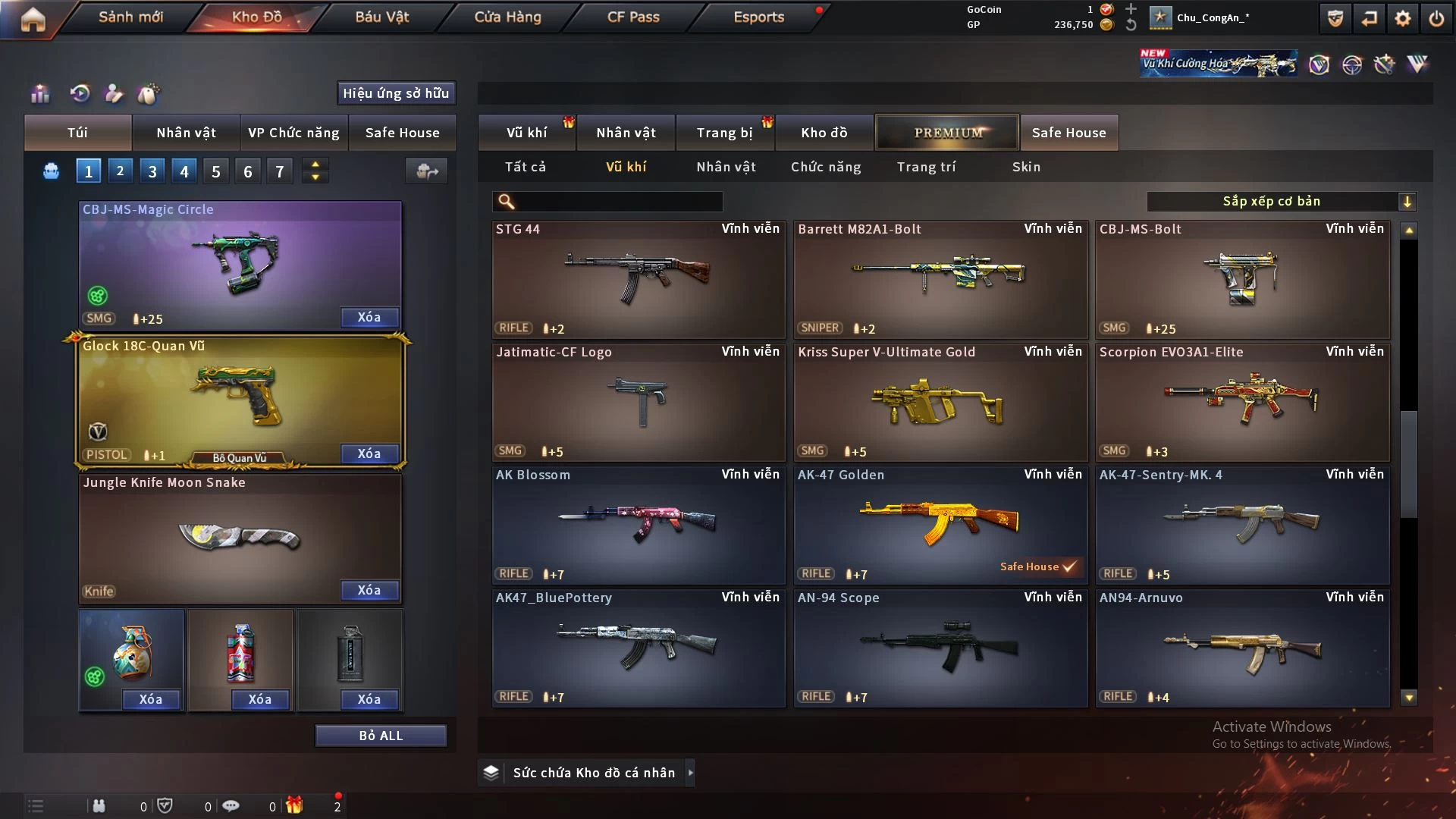
Task: Open the Sắp xếp cơ bản sort dropdown
Action: pos(1281,201)
